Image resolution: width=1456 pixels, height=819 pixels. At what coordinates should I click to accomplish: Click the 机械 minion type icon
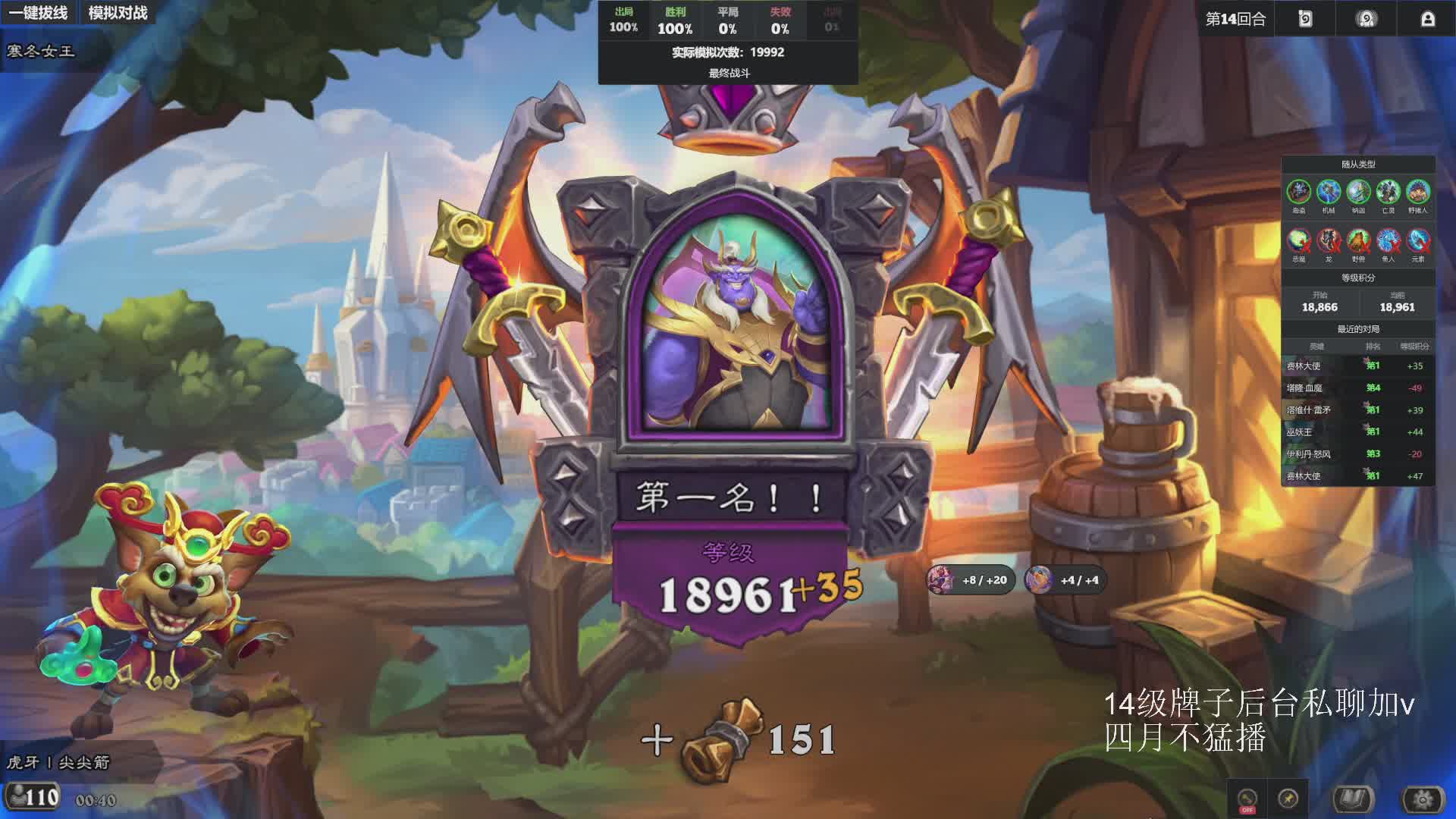pos(1329,192)
